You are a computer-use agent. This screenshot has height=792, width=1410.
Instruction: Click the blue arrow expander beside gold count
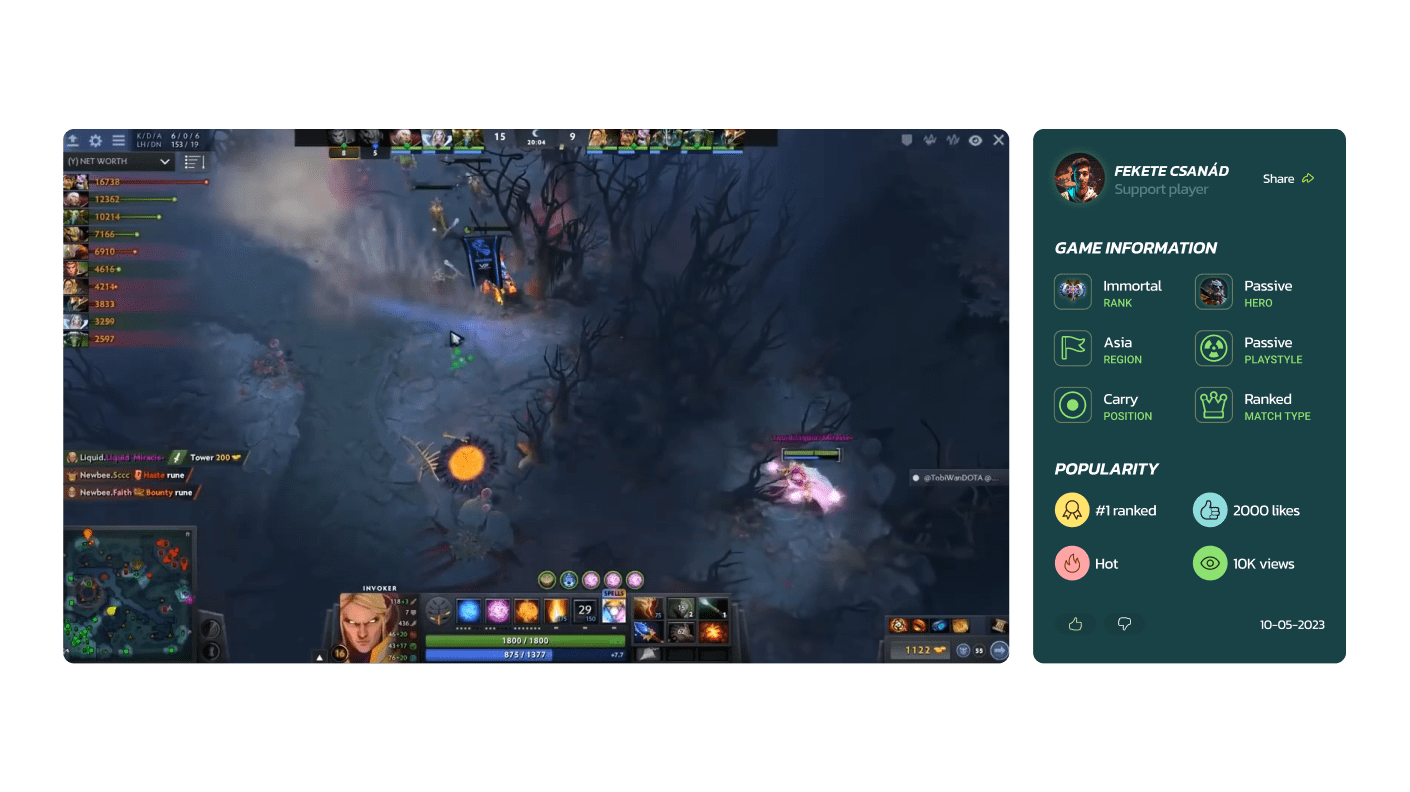(x=998, y=650)
